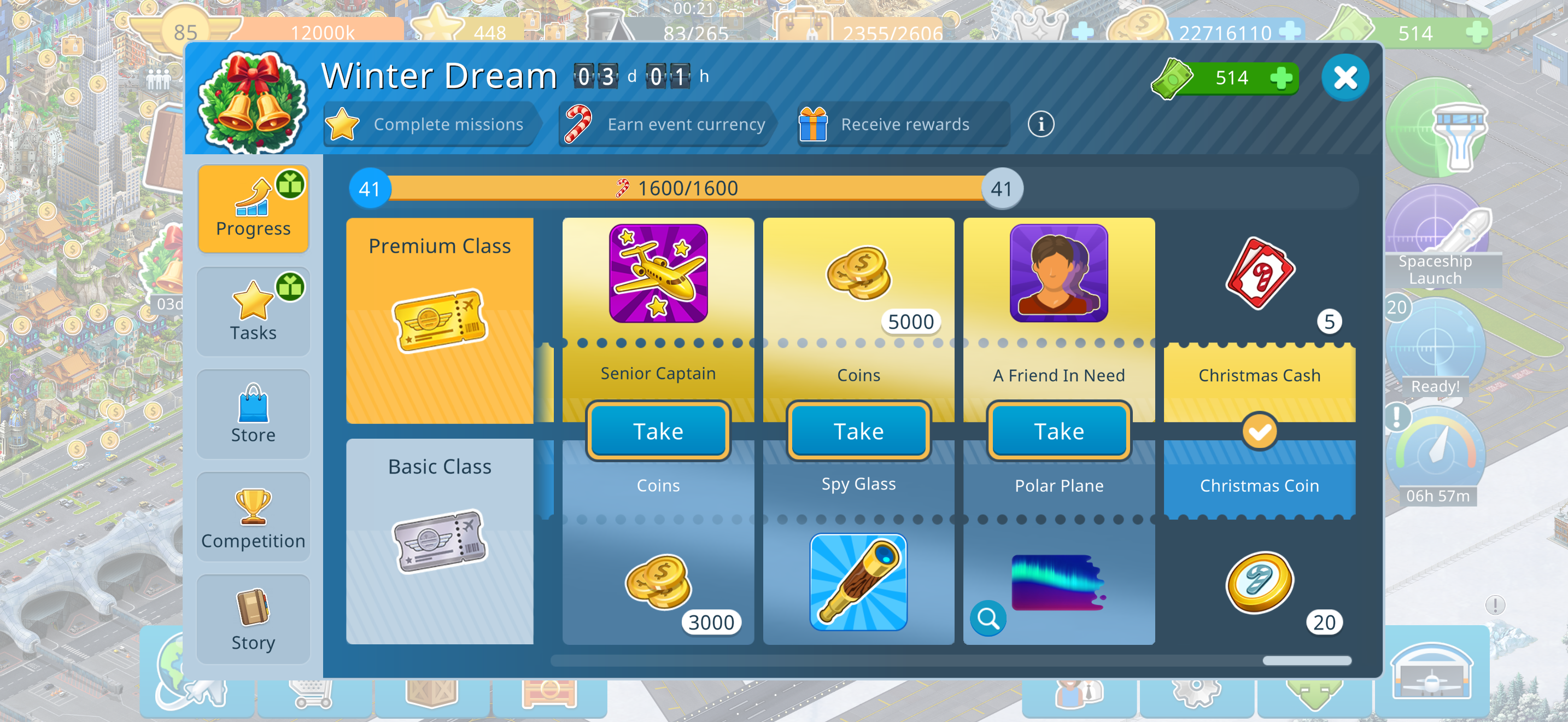Close the Winter Dream event window
Viewport: 1568px width, 722px height.
[x=1344, y=78]
